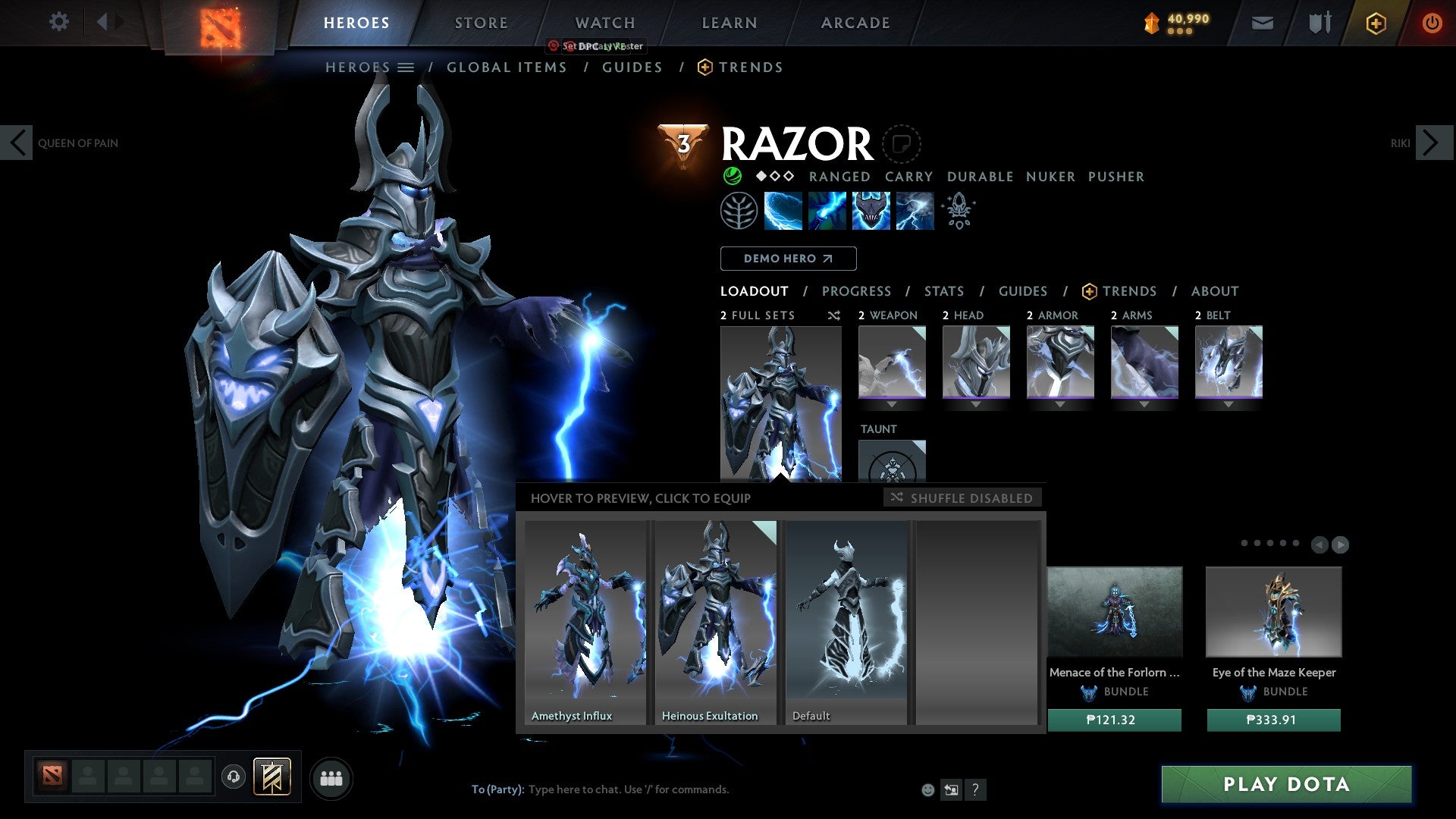
Task: Click the party finder people icon
Action: 331,777
